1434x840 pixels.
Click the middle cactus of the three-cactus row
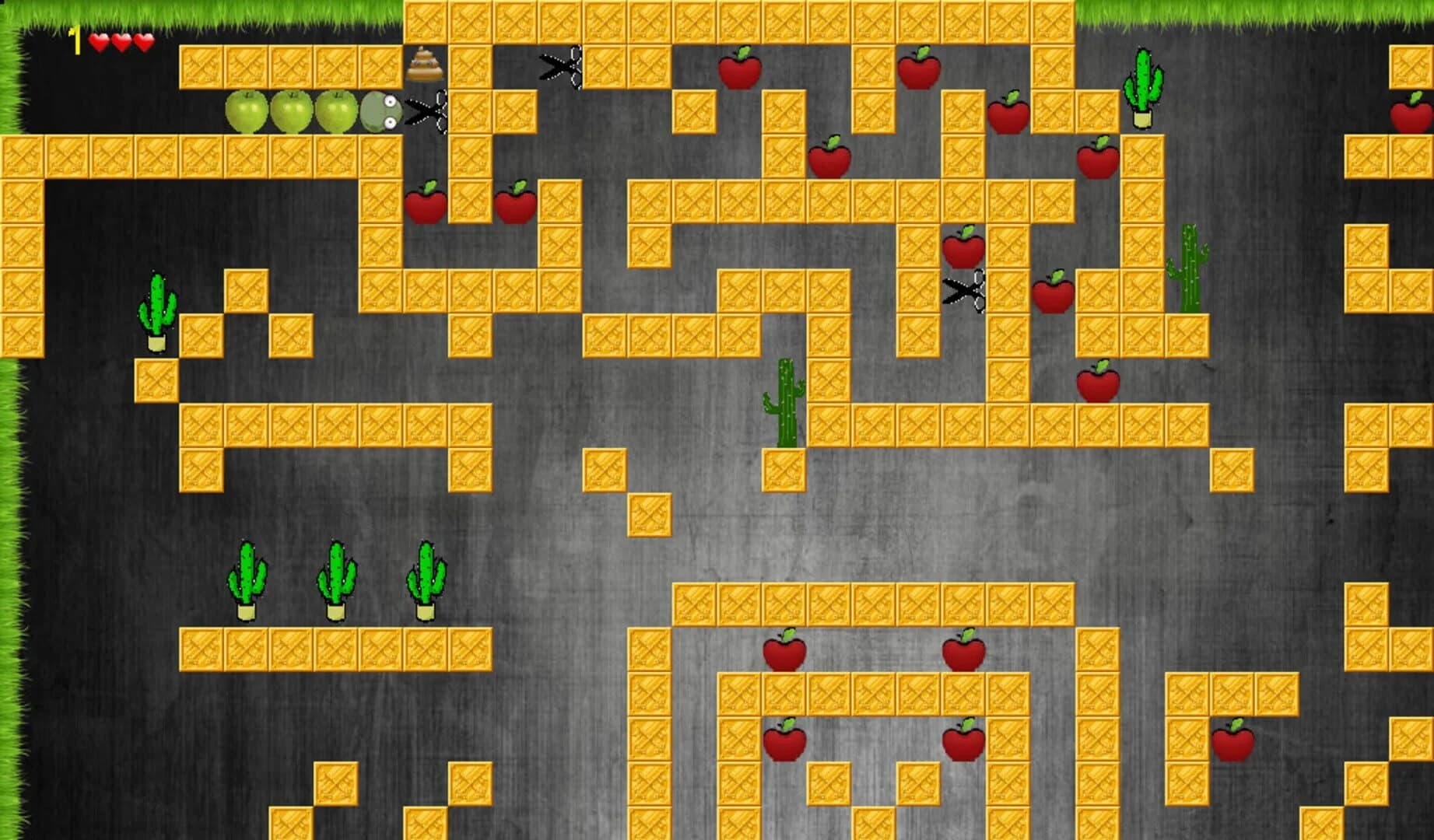coord(338,582)
